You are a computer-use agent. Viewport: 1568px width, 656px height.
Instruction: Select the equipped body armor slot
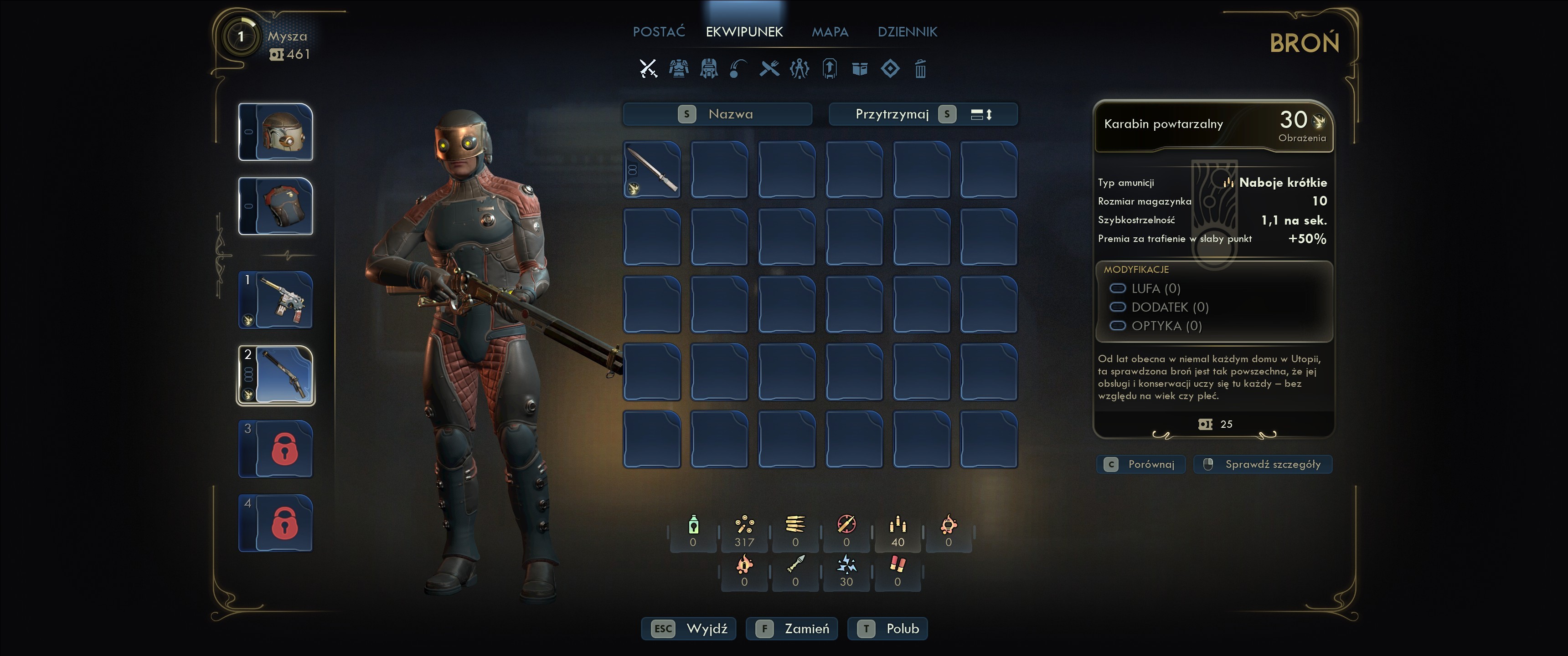point(276,206)
